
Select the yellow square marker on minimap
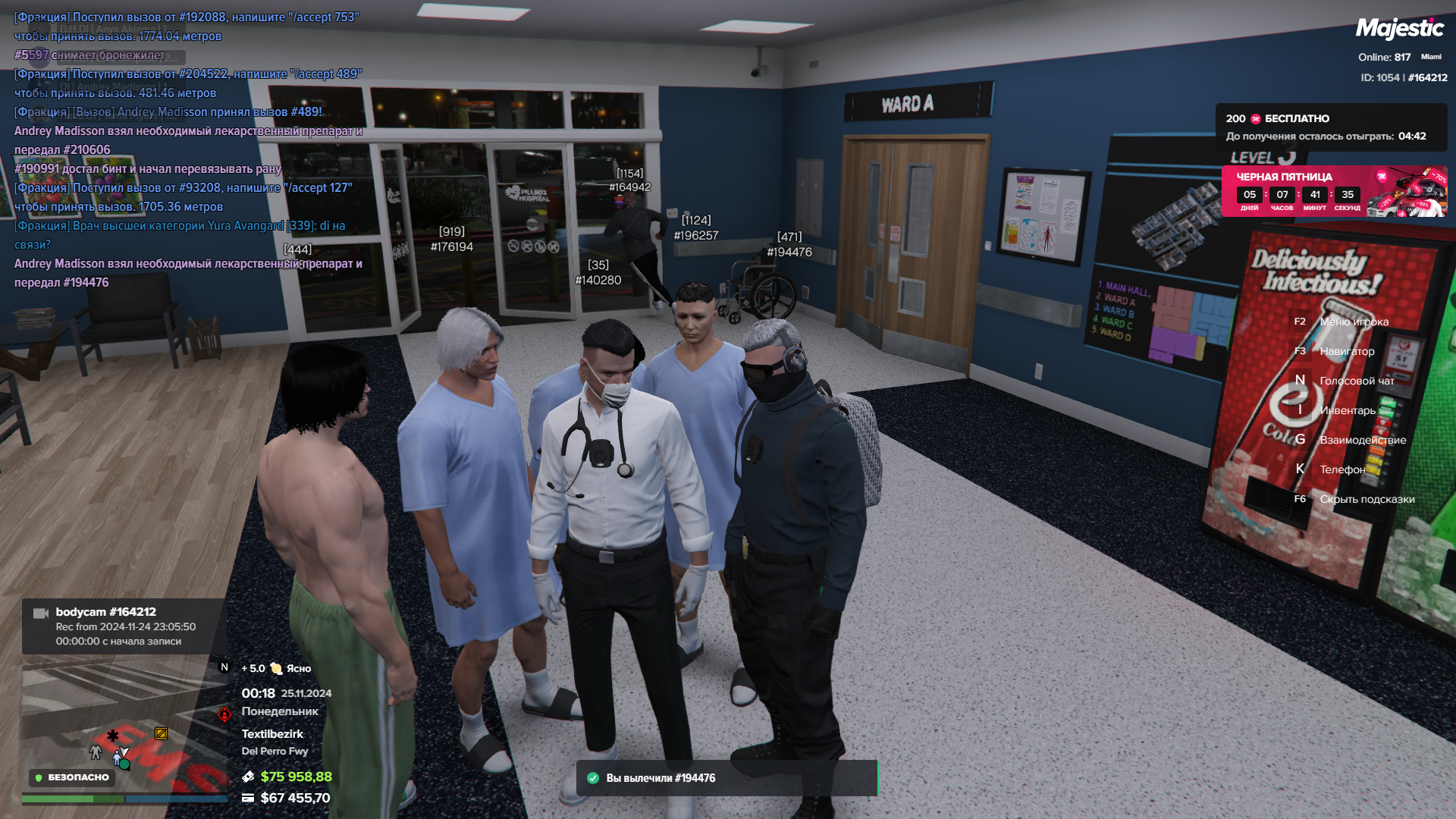click(161, 733)
